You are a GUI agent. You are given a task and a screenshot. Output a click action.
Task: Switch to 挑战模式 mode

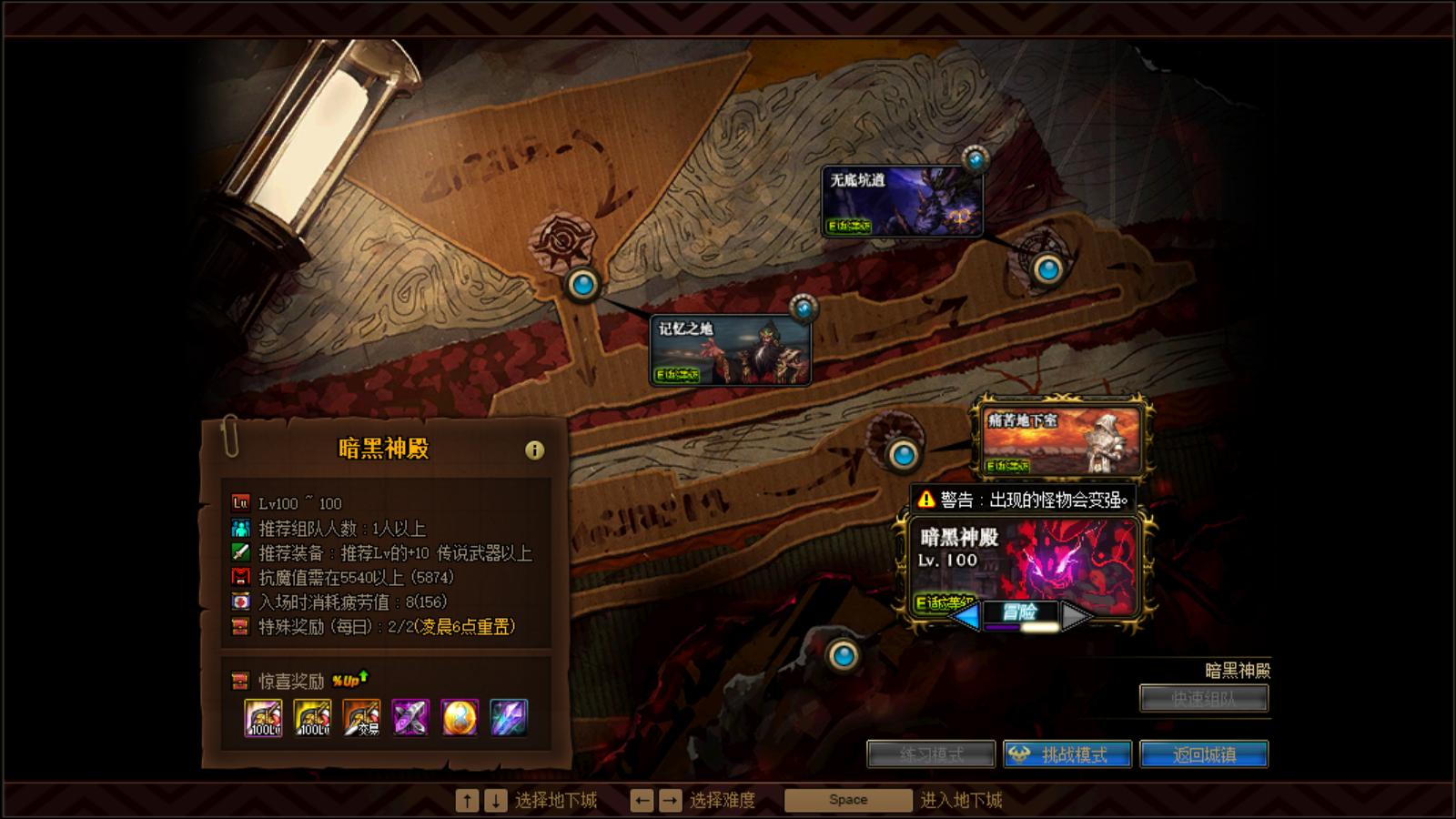(1070, 754)
